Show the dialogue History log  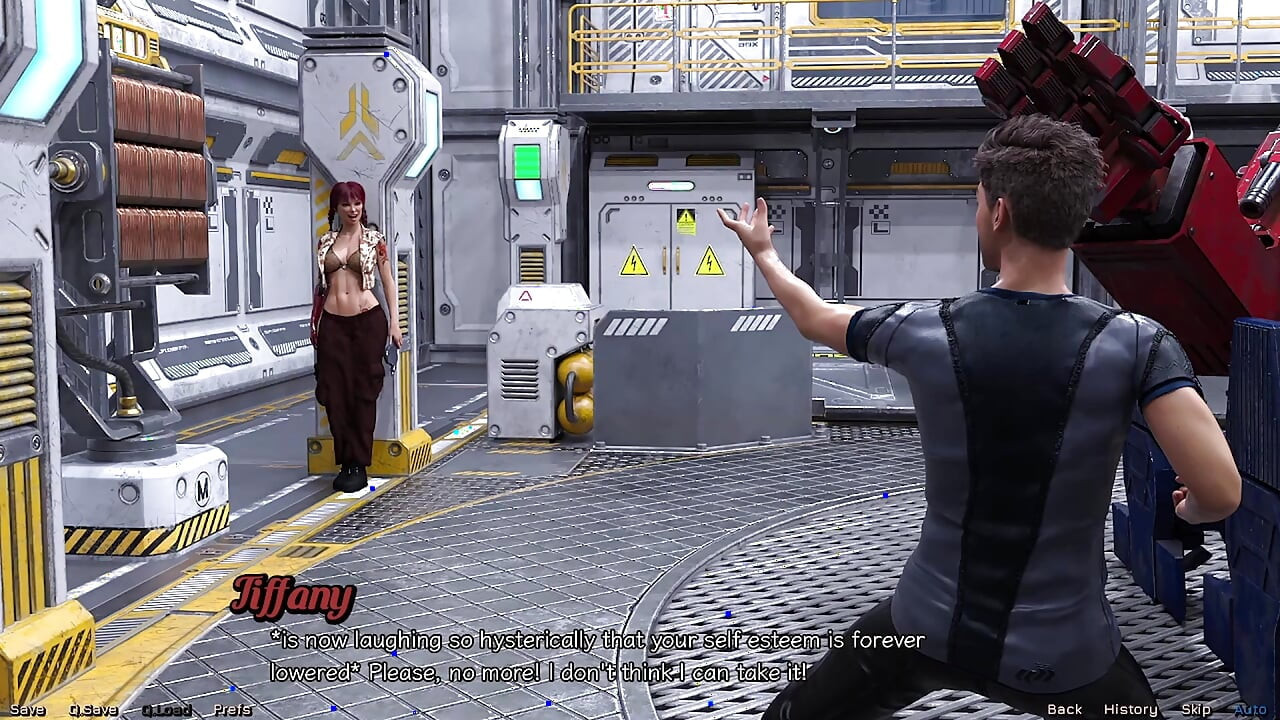1130,709
